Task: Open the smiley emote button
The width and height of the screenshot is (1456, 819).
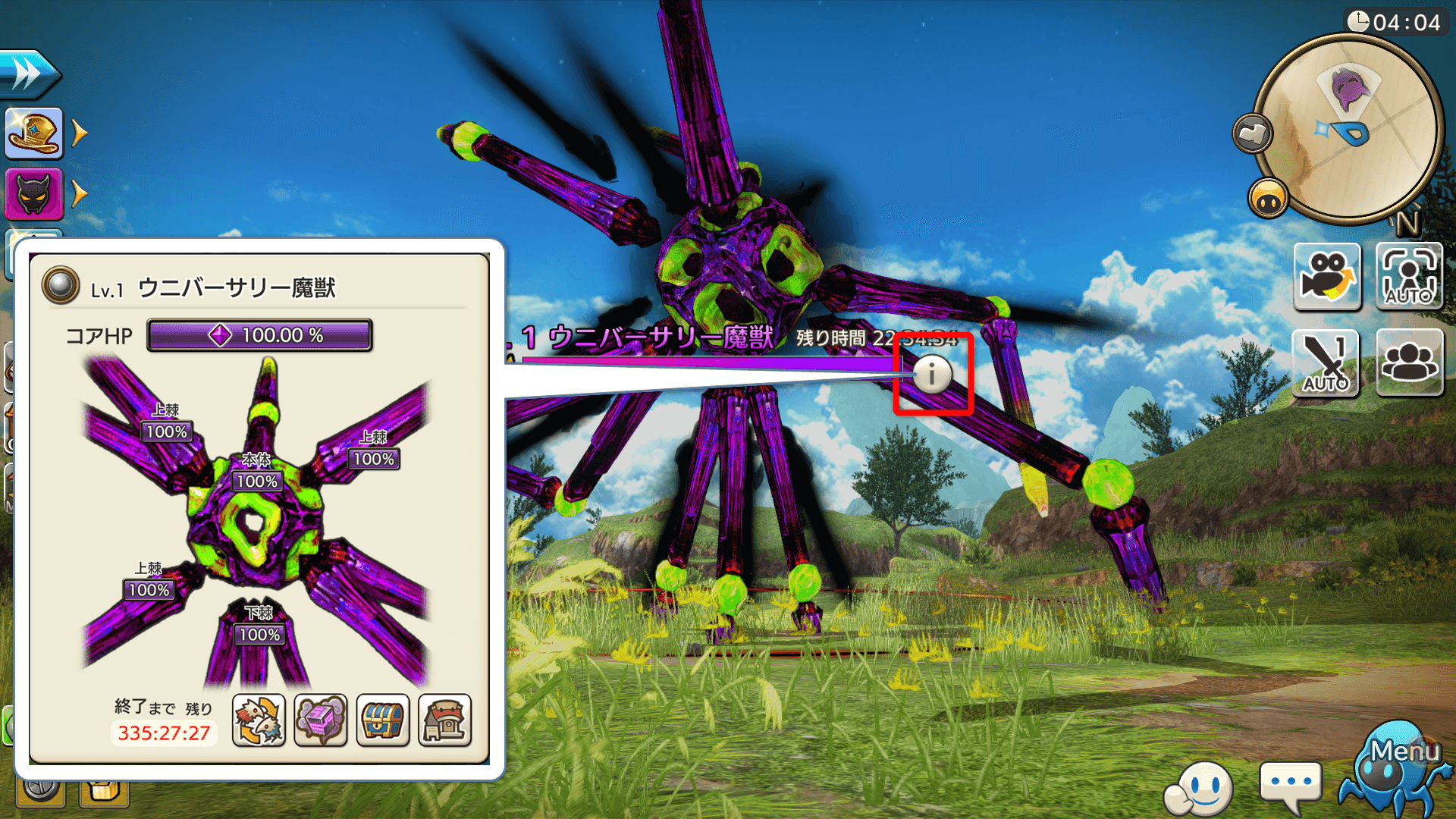Action: [1200, 788]
